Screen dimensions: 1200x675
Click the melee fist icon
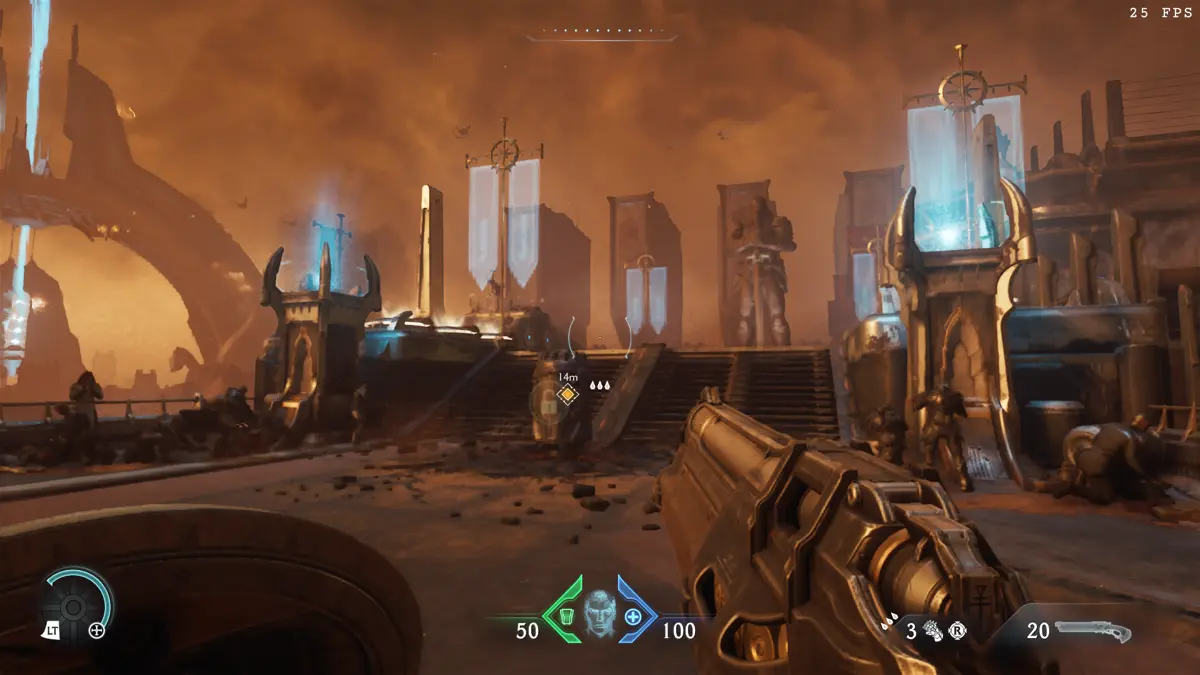pyautogui.click(x=934, y=631)
